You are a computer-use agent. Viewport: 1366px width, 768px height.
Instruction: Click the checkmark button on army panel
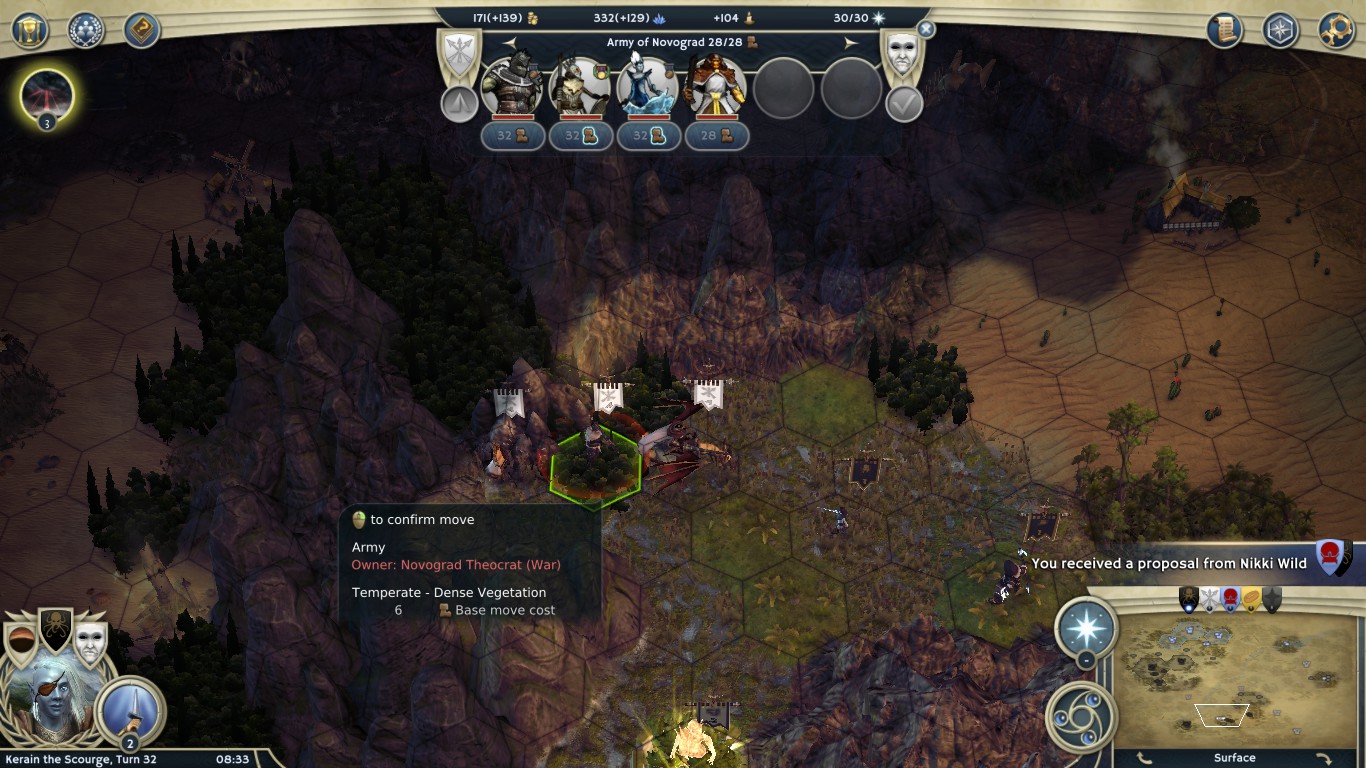(x=904, y=104)
